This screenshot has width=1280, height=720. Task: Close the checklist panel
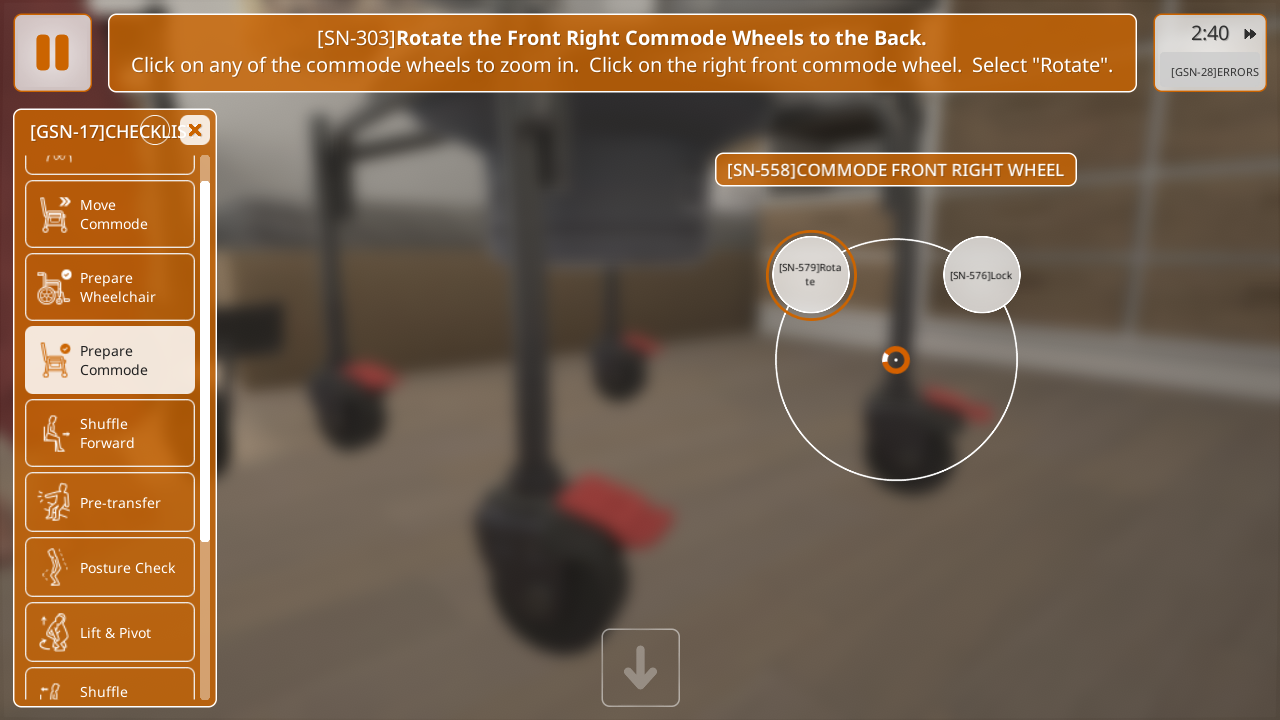(195, 130)
